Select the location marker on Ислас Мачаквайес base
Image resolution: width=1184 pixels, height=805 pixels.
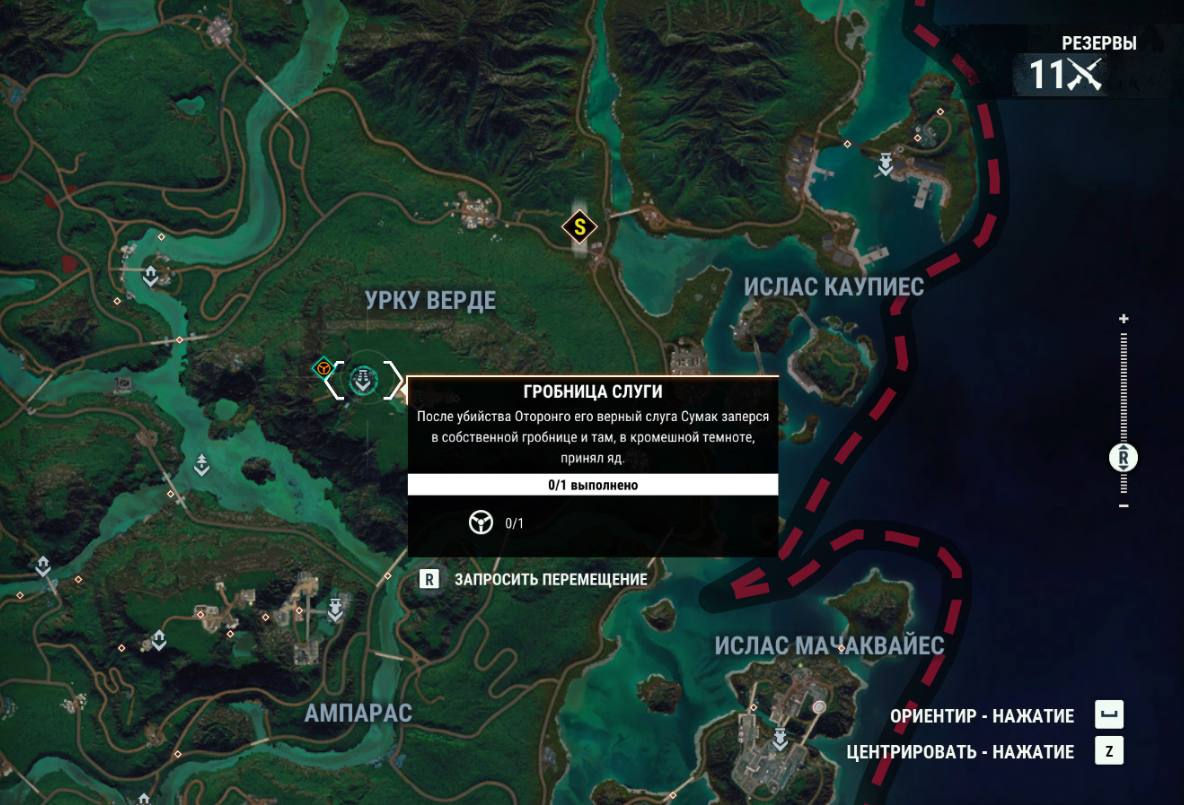click(778, 739)
